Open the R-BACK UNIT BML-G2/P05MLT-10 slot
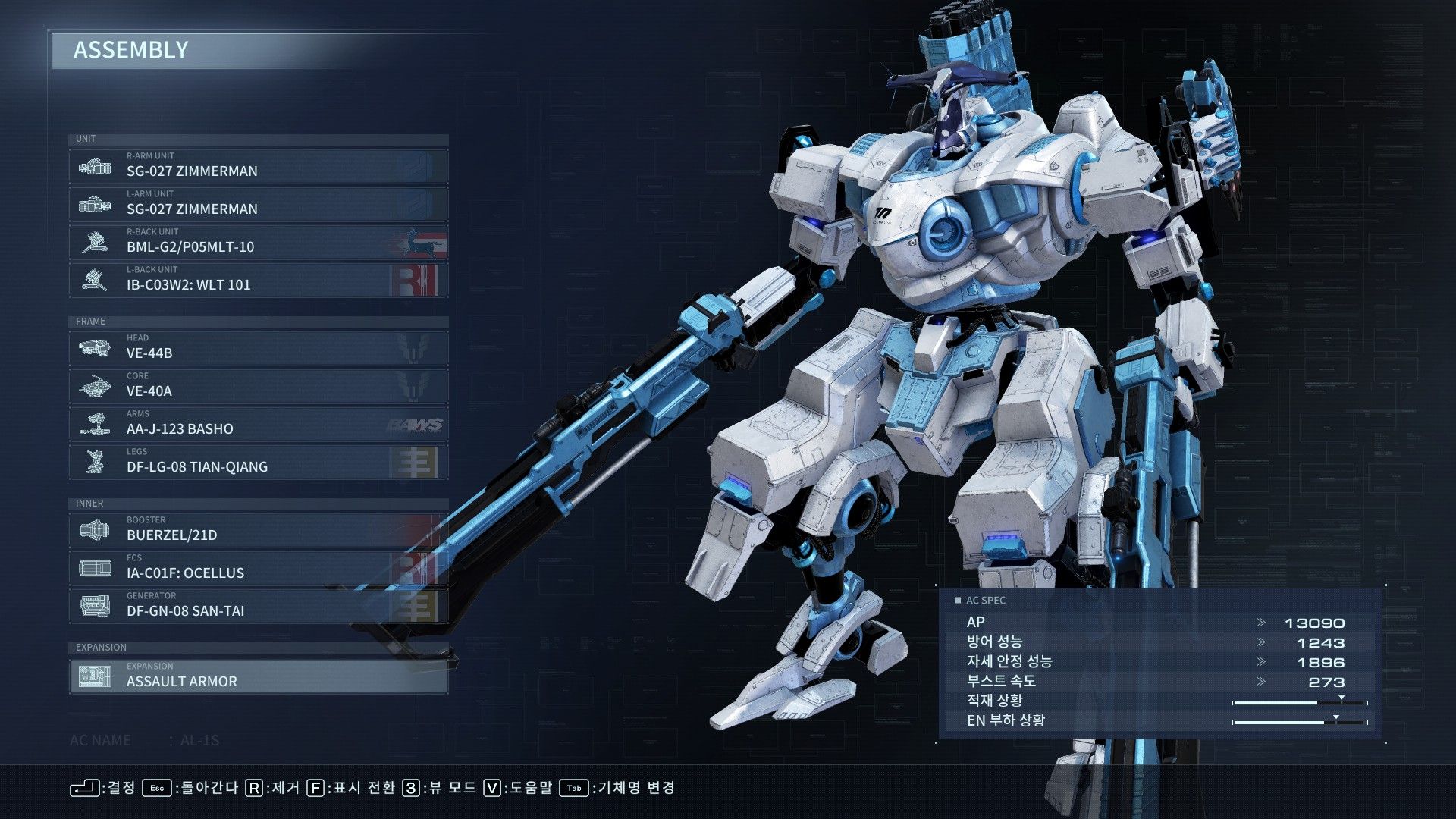This screenshot has height=819, width=1456. pyautogui.click(x=258, y=242)
